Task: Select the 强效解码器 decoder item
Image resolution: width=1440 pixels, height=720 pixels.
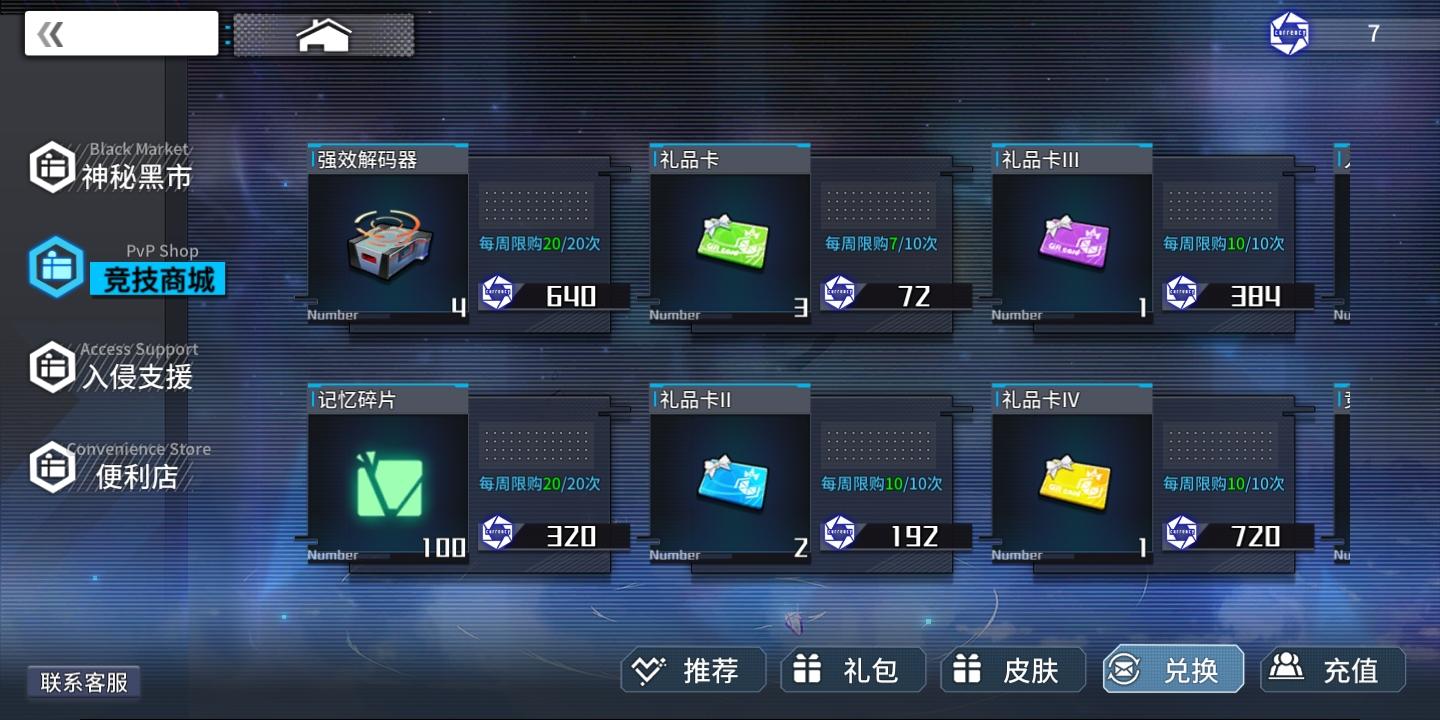Action: [x=387, y=240]
